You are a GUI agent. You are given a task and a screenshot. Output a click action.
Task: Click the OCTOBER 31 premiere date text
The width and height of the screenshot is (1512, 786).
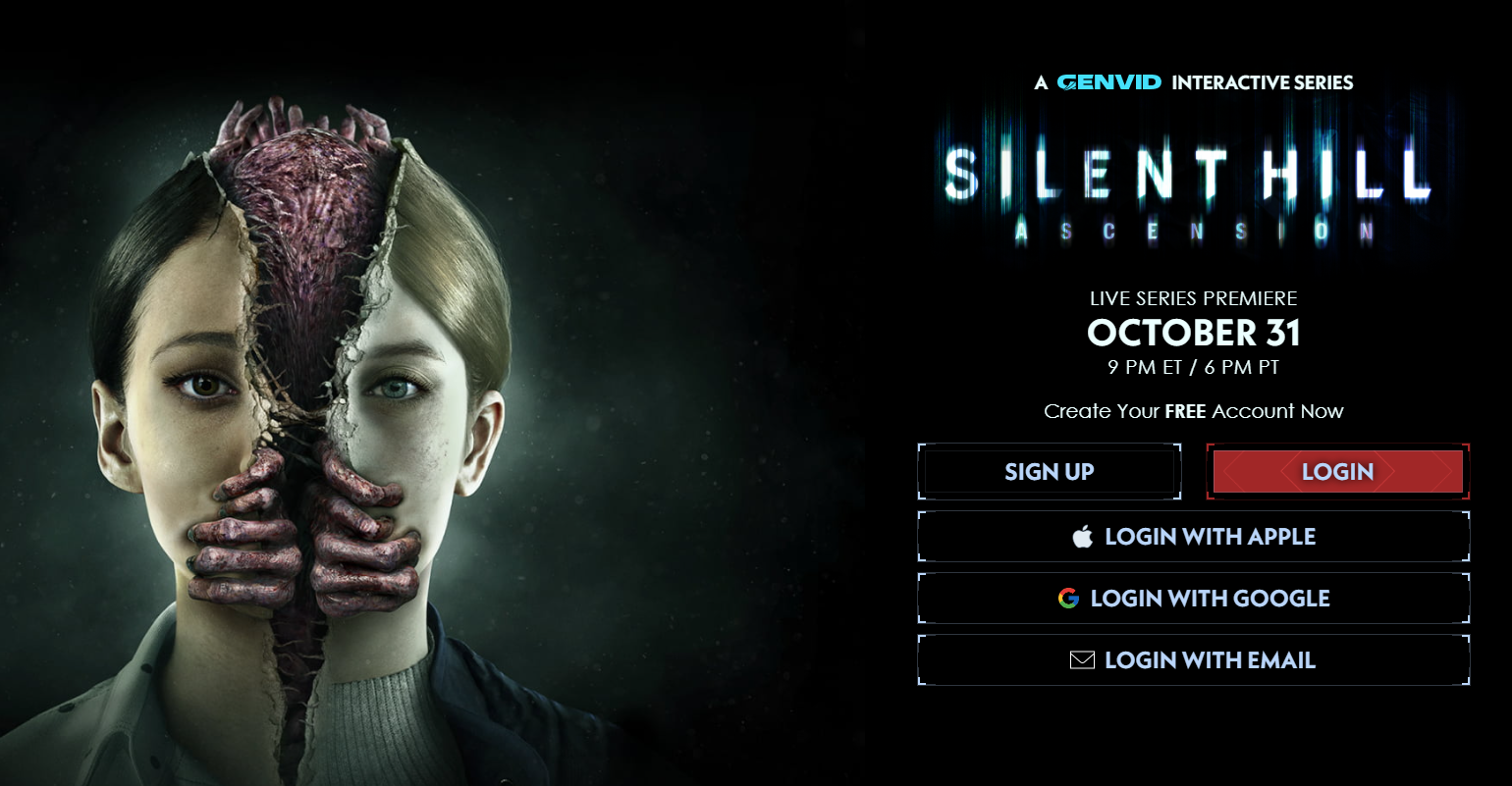1192,333
